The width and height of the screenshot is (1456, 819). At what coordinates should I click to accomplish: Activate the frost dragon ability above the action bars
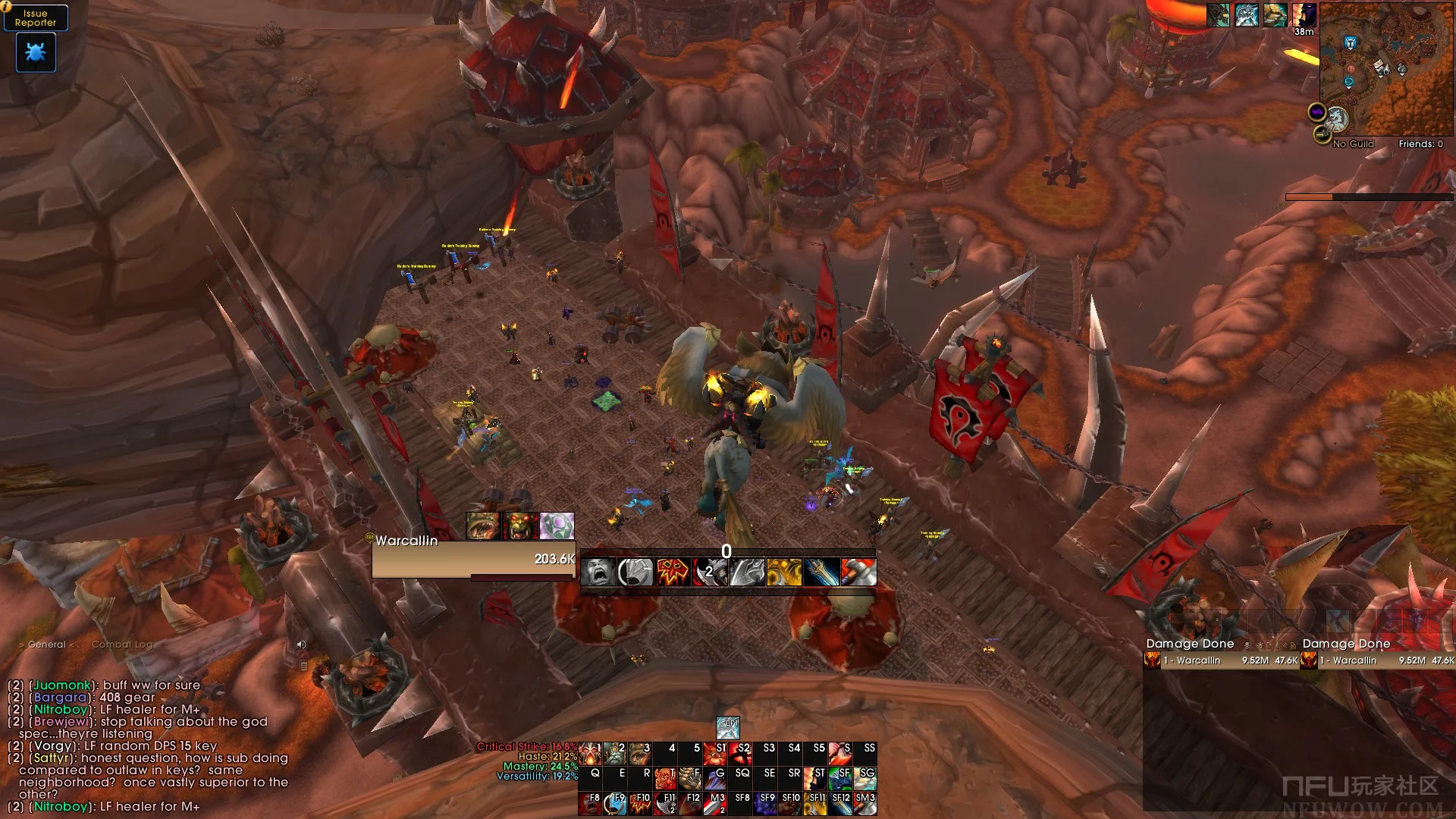[x=727, y=727]
